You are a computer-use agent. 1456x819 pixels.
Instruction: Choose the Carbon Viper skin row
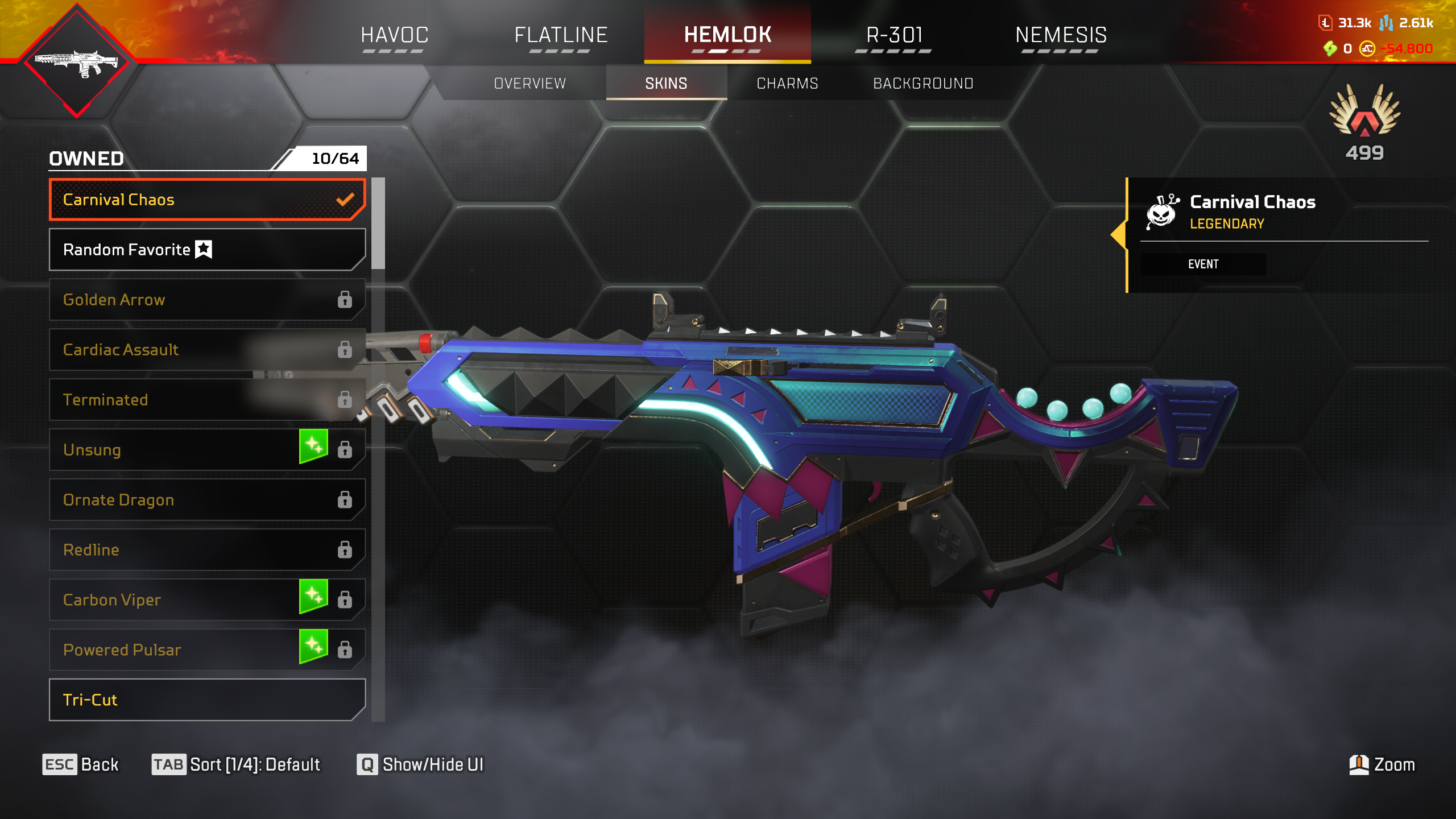coord(207,600)
